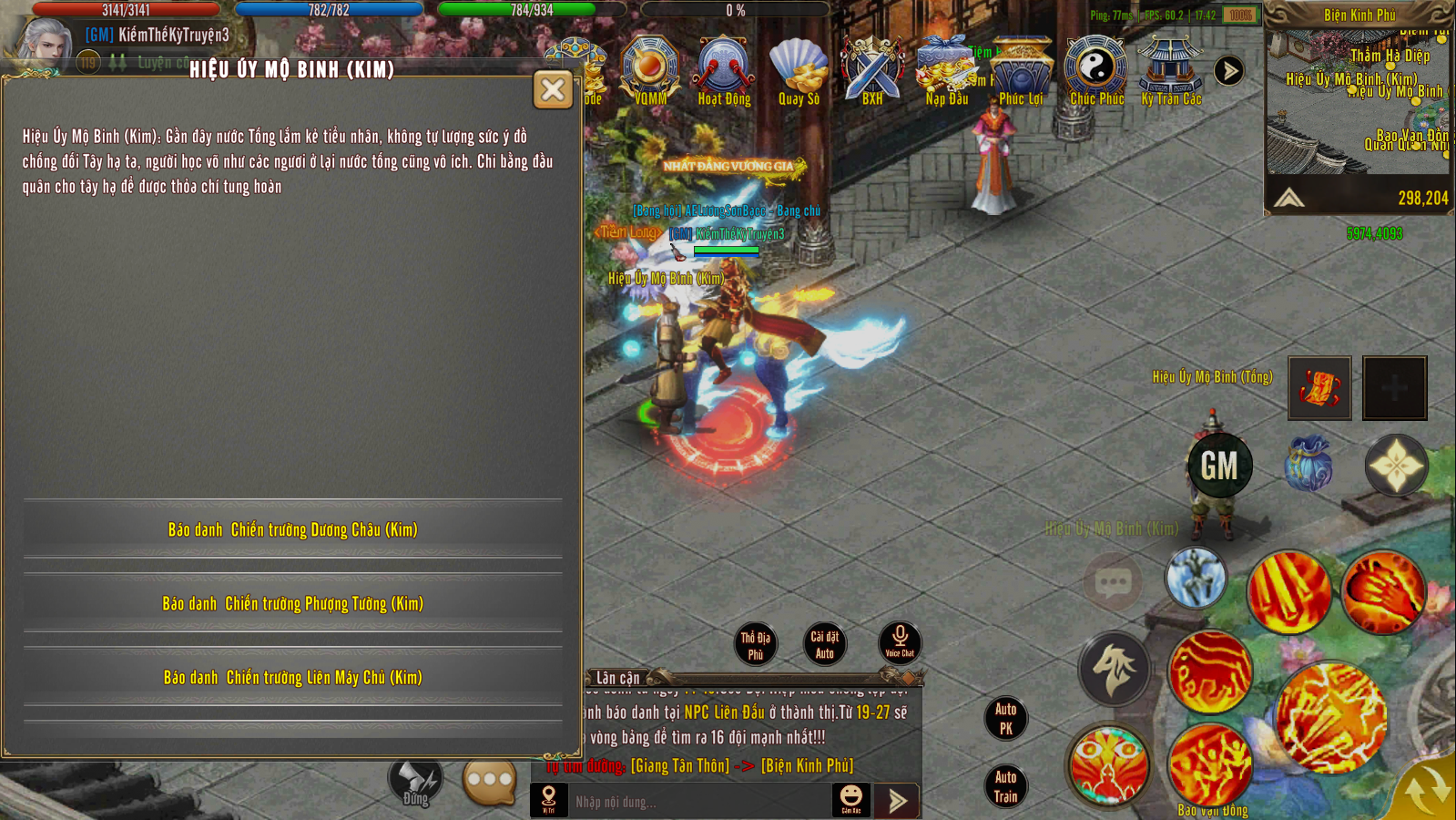Toggle Auto PK mode
This screenshot has height=820, width=1456.
pyautogui.click(x=1005, y=718)
